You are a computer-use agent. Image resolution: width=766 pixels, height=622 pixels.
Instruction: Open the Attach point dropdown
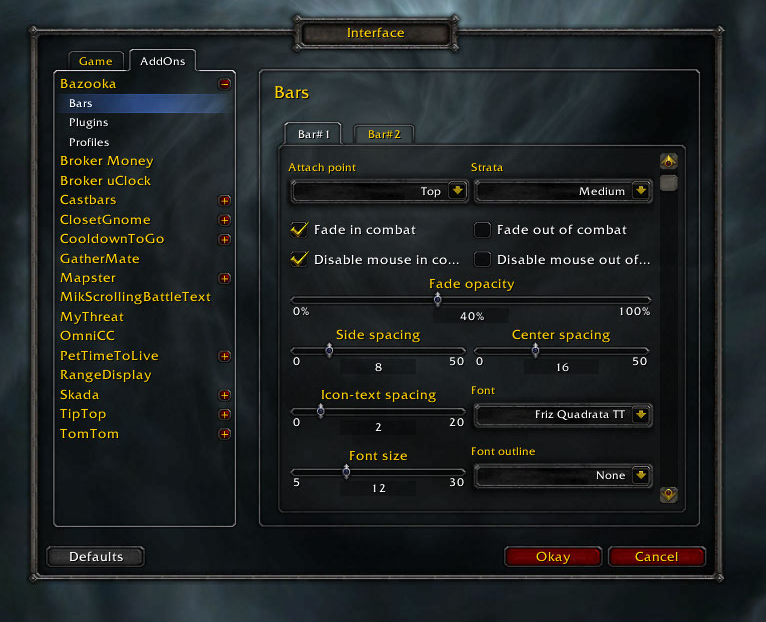click(457, 191)
